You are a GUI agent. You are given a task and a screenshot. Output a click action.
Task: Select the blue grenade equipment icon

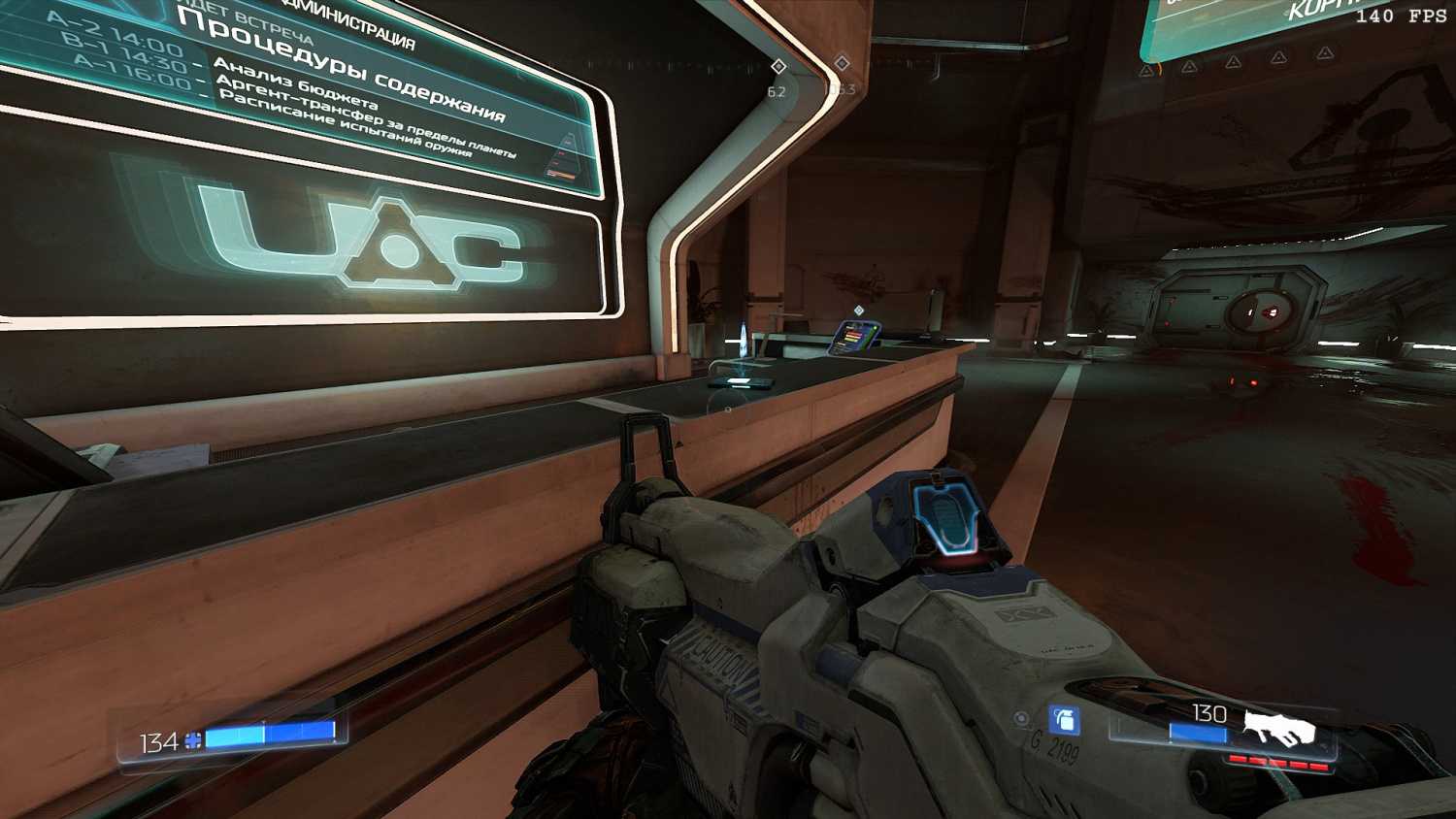click(x=1065, y=720)
